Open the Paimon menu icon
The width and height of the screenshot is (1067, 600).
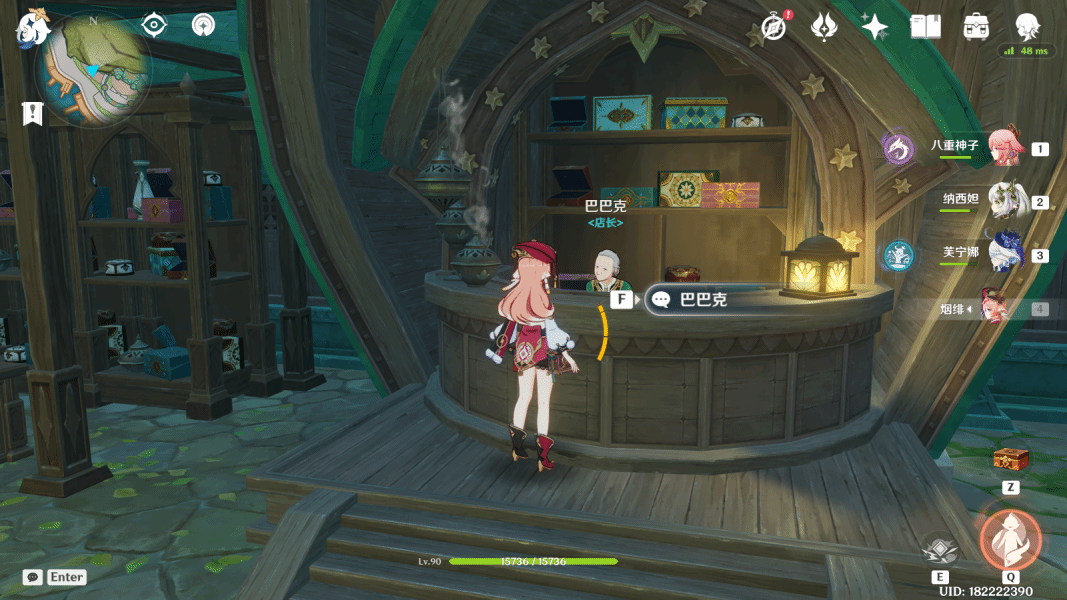pyautogui.click(x=33, y=29)
